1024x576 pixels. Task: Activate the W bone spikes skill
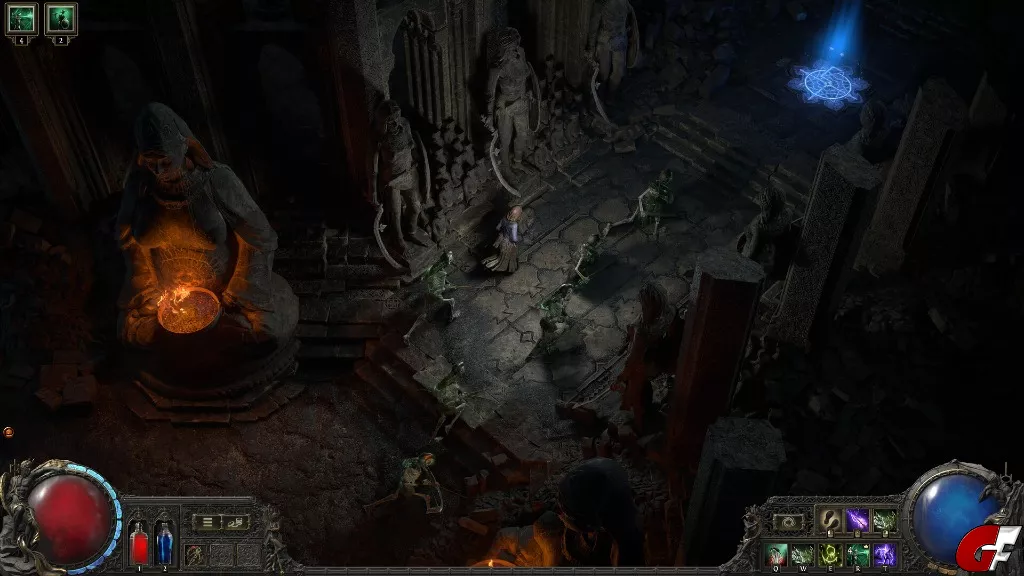(x=804, y=554)
